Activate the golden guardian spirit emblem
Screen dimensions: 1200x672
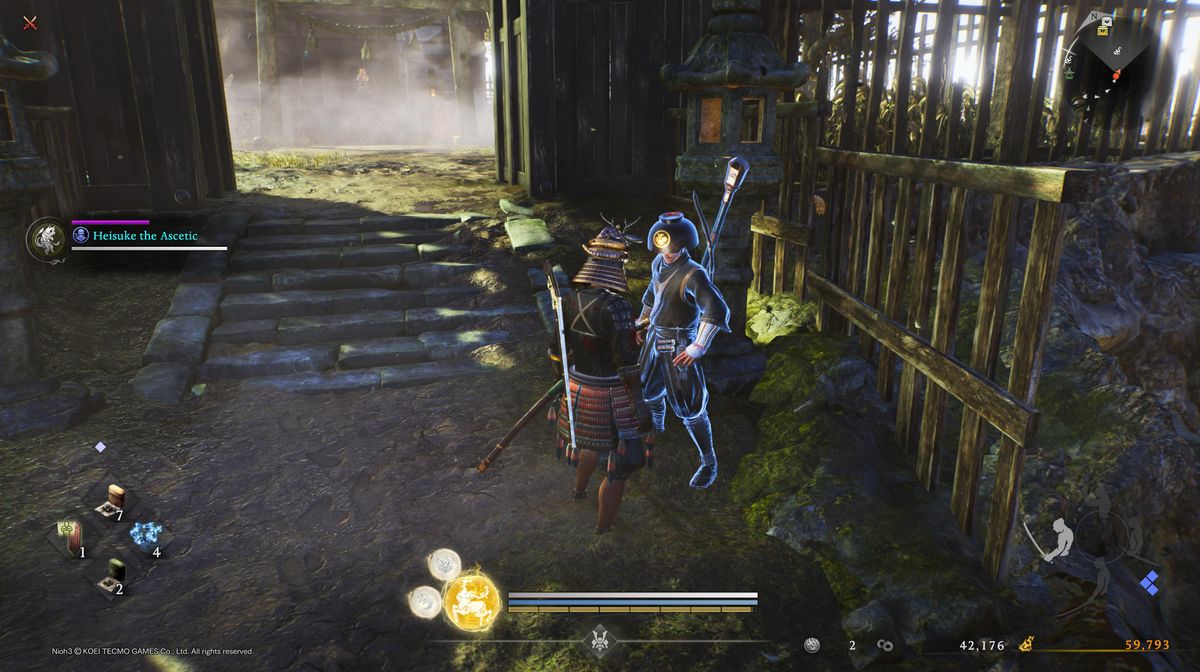pos(471,602)
